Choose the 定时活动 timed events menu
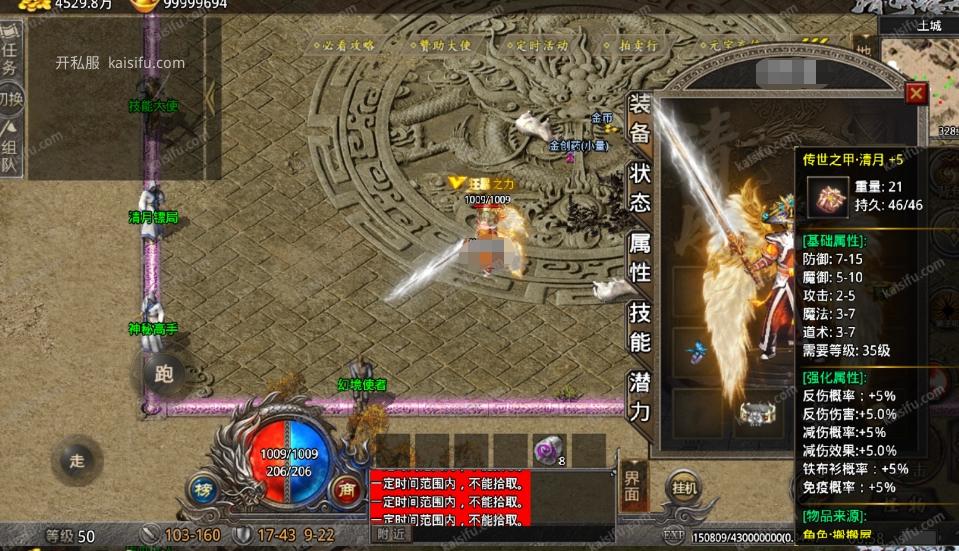This screenshot has height=551, width=959. (541, 45)
